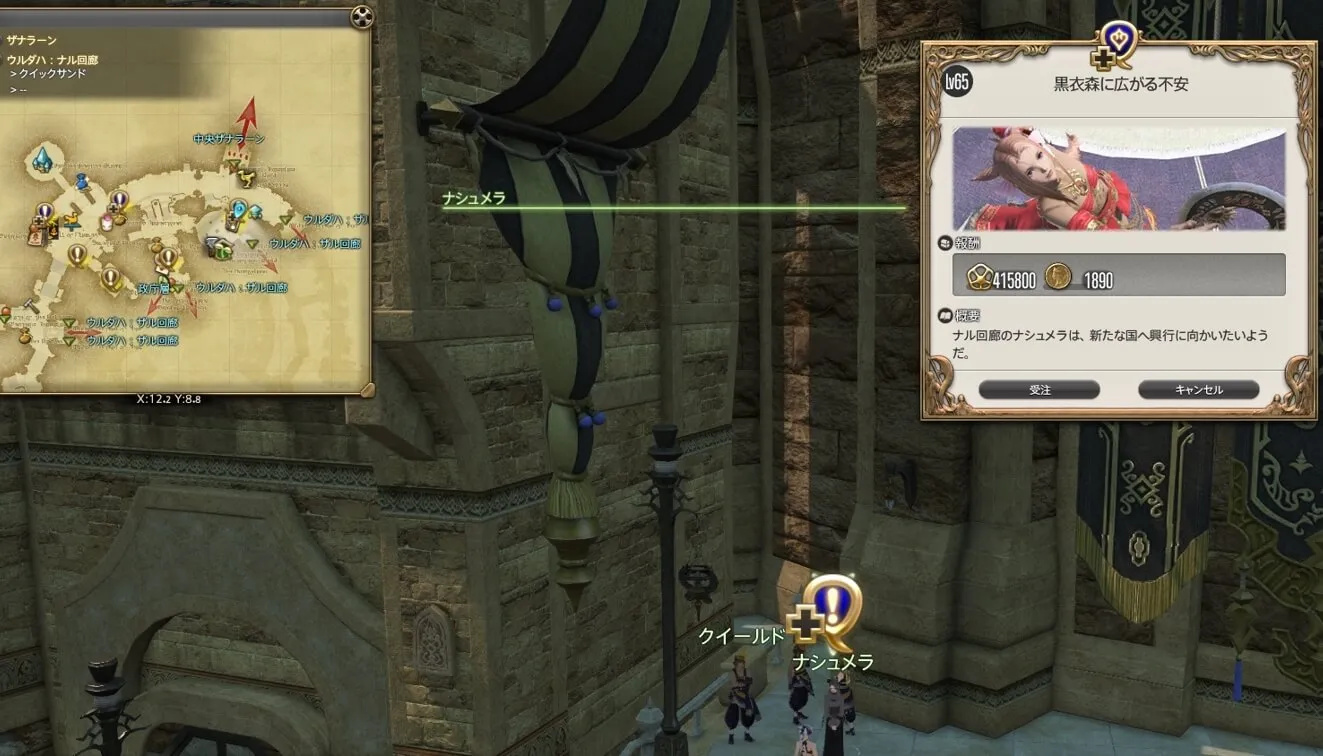Image resolution: width=1323 pixels, height=756 pixels.
Task: Click the quest preview image of the dancer
Action: tap(1118, 179)
